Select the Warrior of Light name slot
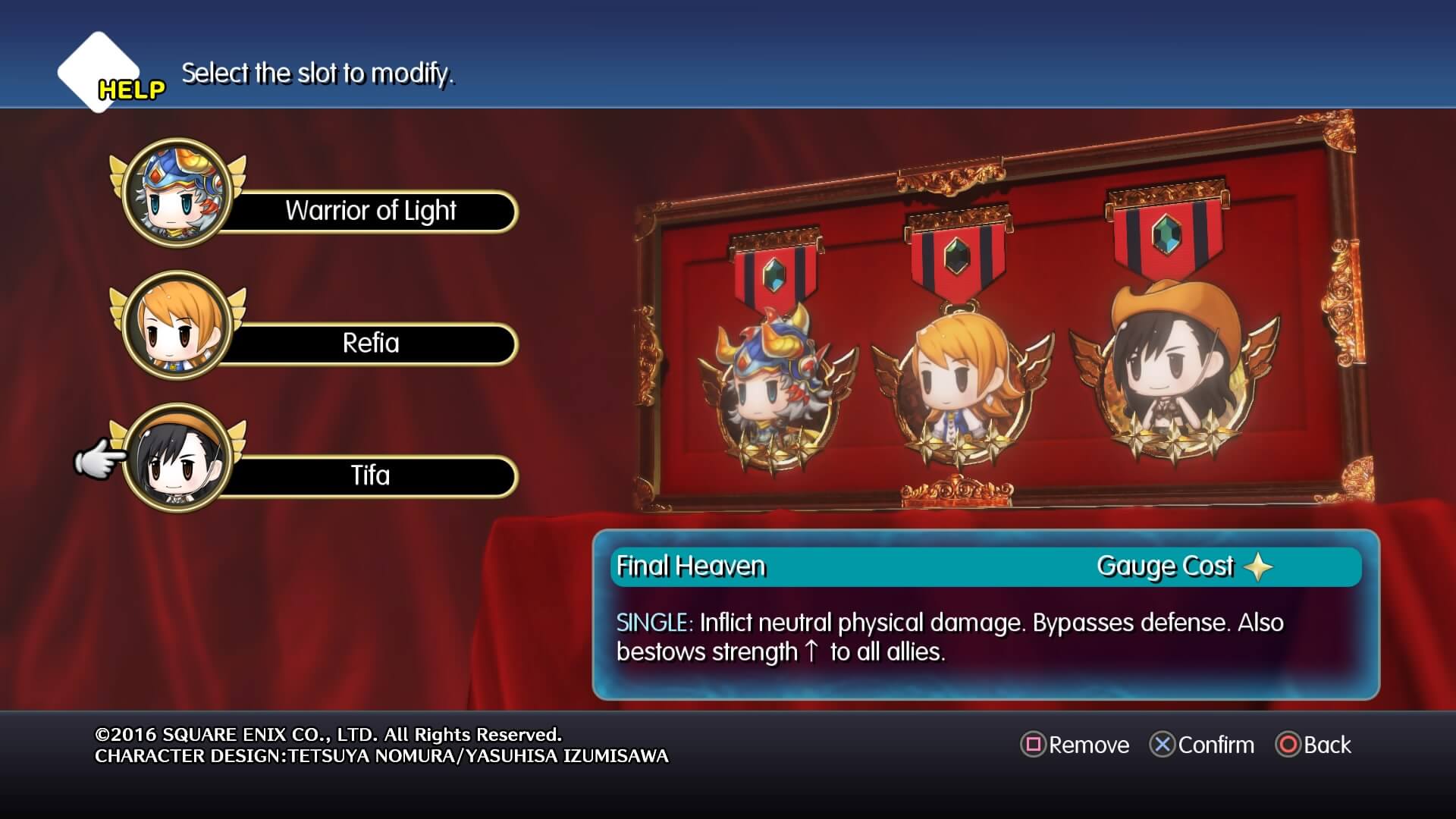This screenshot has height=819, width=1456. tap(370, 211)
